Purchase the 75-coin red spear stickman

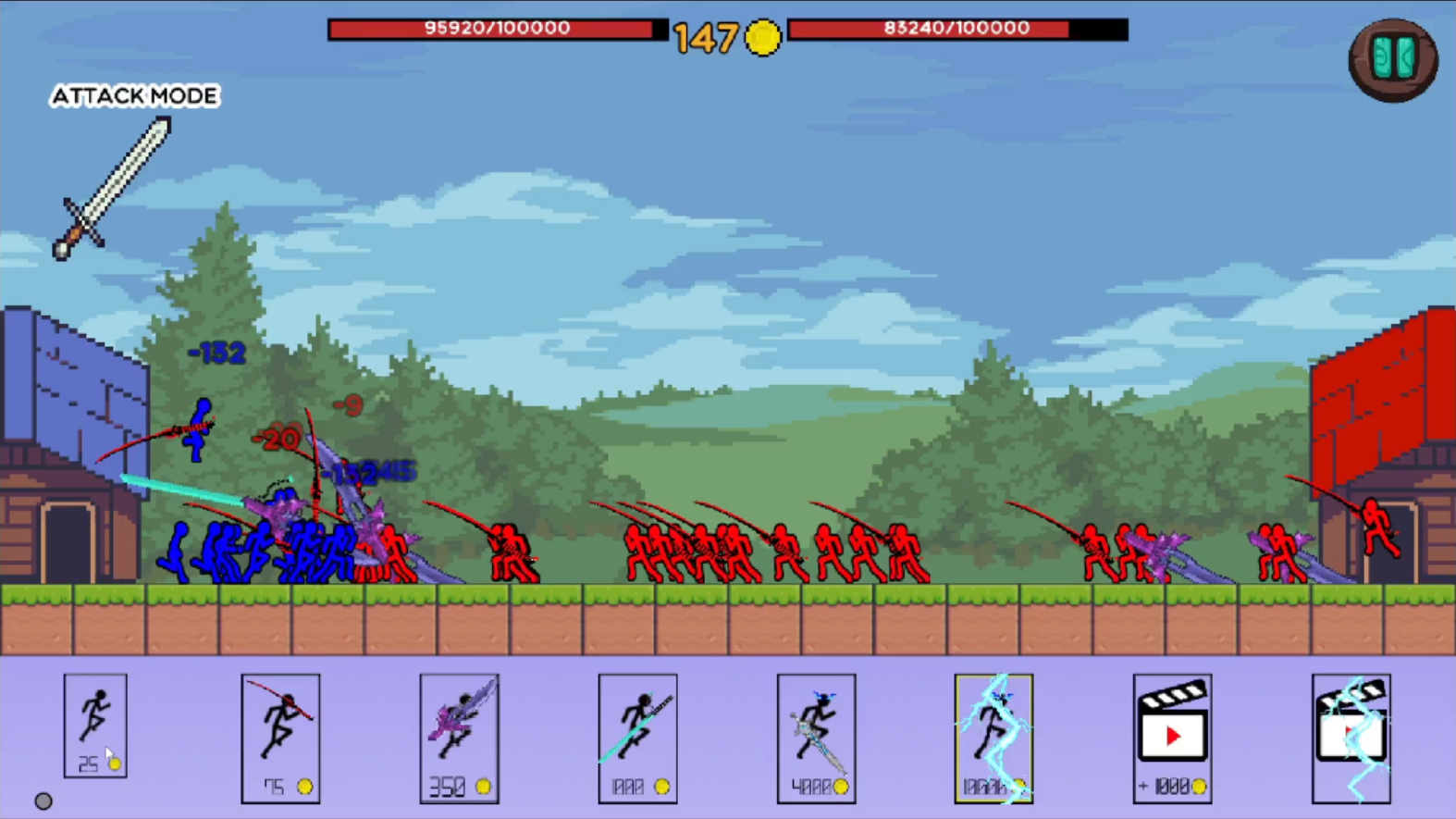[x=280, y=736]
